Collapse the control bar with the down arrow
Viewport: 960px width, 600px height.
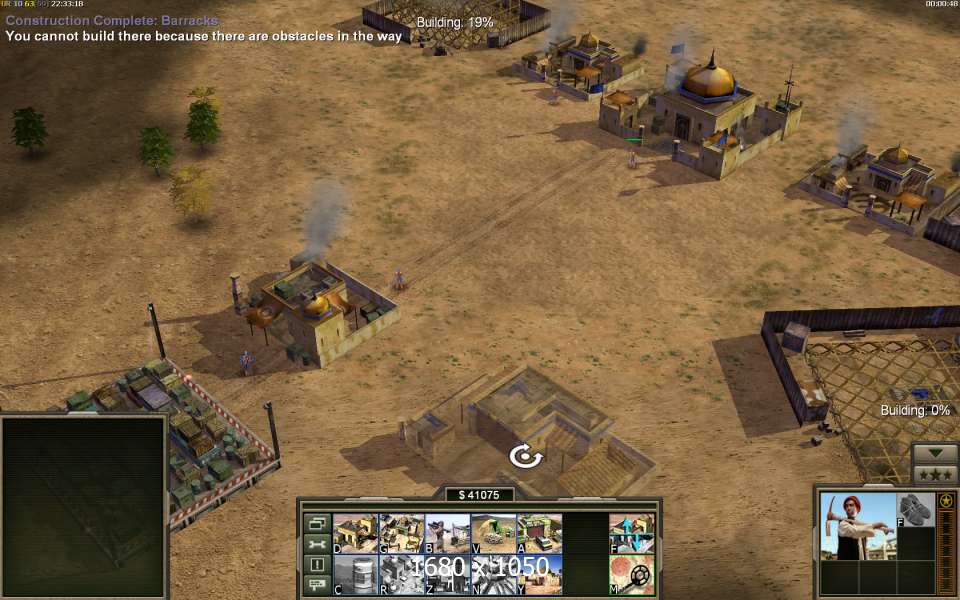tap(935, 452)
